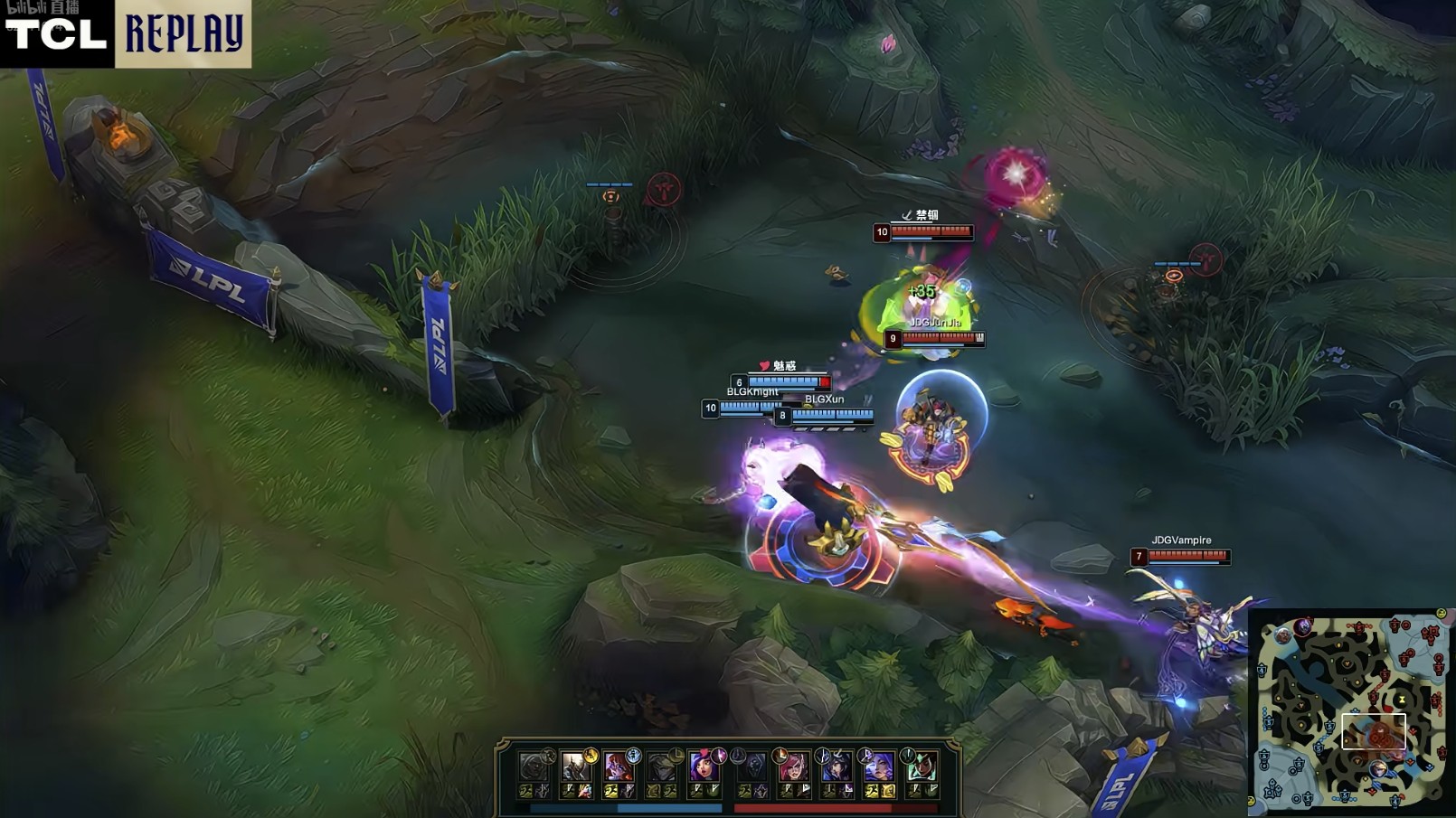This screenshot has height=818, width=1456.
Task: Jump the camera to the minimap's red base
Action: tap(1431, 631)
